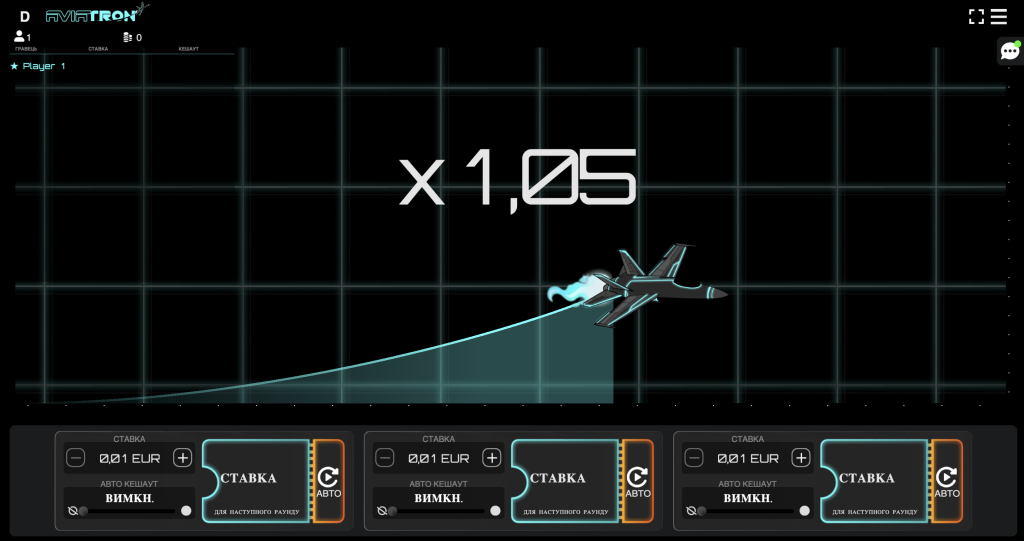Select the Player 1 row
Screen dimensions: 1024x541
point(38,66)
